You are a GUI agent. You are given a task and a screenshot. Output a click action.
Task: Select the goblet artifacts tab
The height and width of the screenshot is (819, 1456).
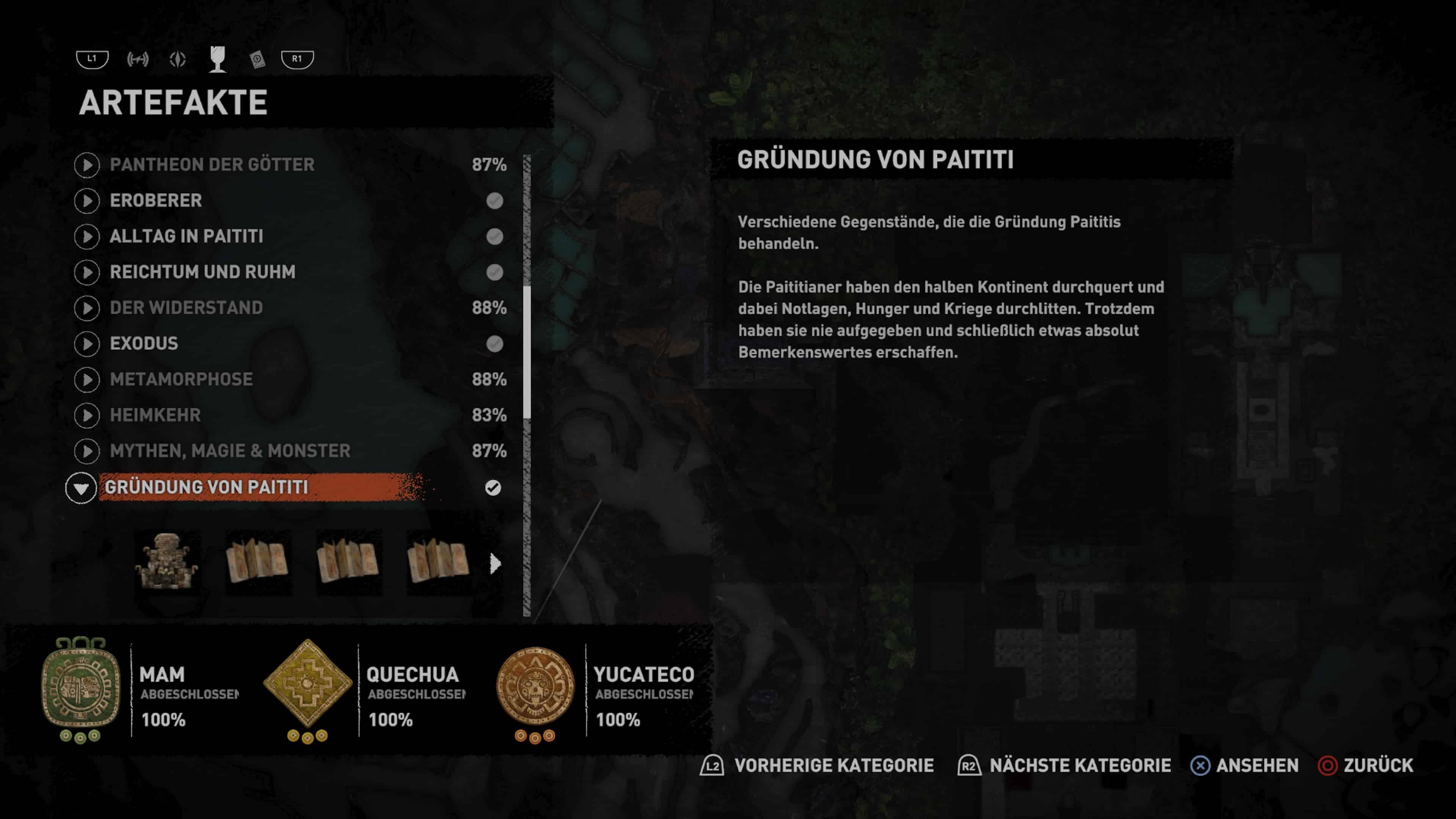coord(218,59)
